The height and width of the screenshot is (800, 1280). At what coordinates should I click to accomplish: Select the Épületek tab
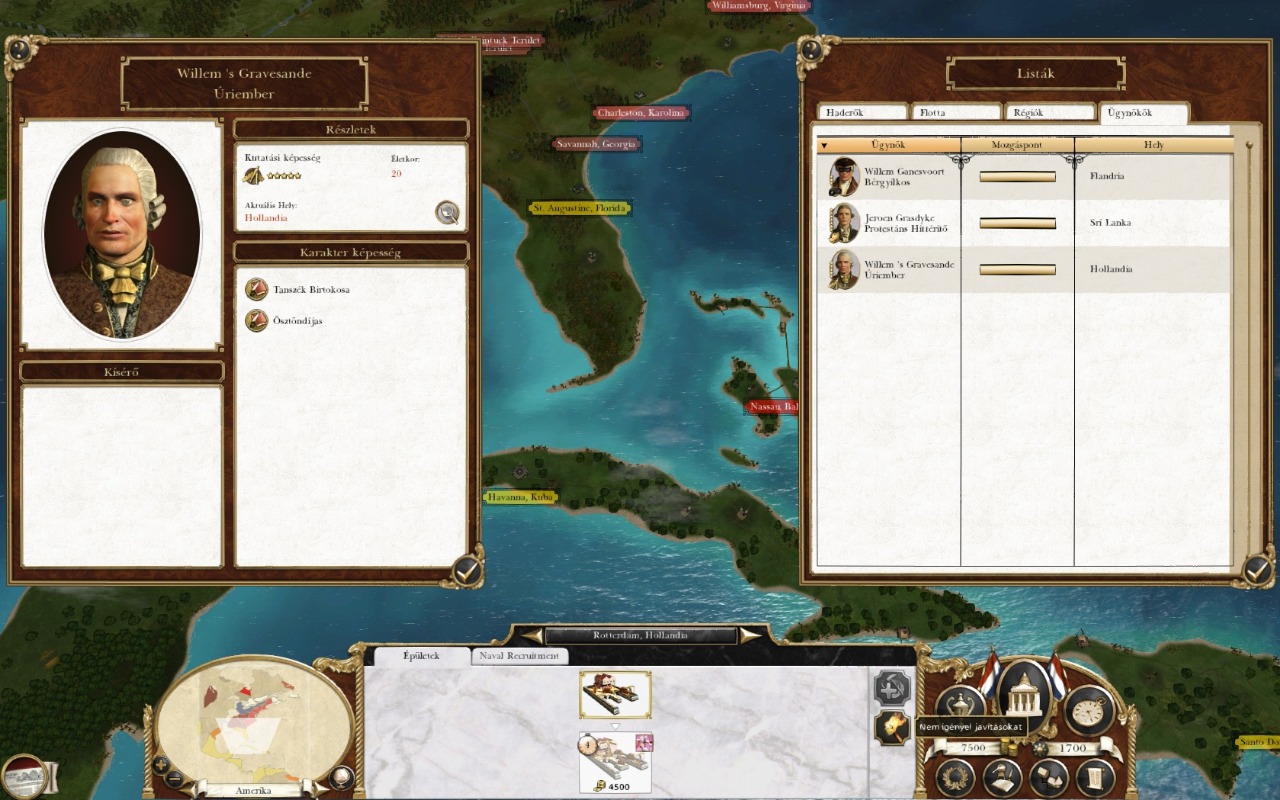(419, 656)
